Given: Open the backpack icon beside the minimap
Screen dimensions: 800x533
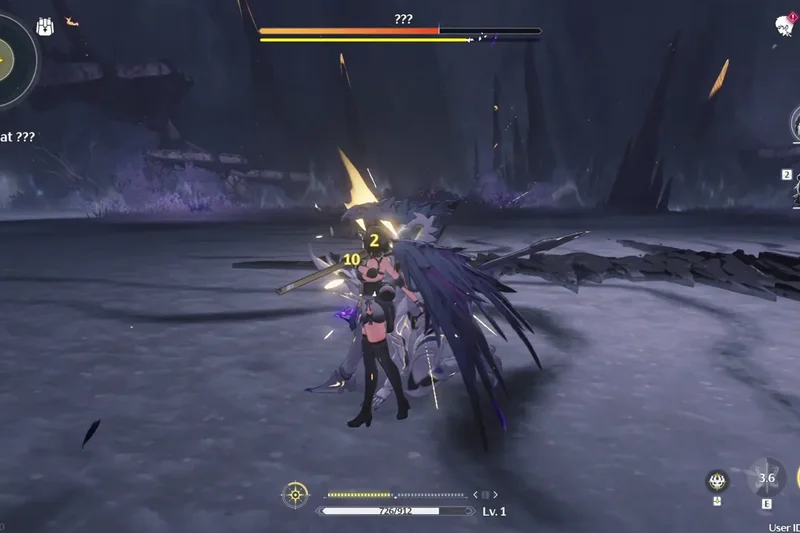Looking at the screenshot, I should (45, 27).
